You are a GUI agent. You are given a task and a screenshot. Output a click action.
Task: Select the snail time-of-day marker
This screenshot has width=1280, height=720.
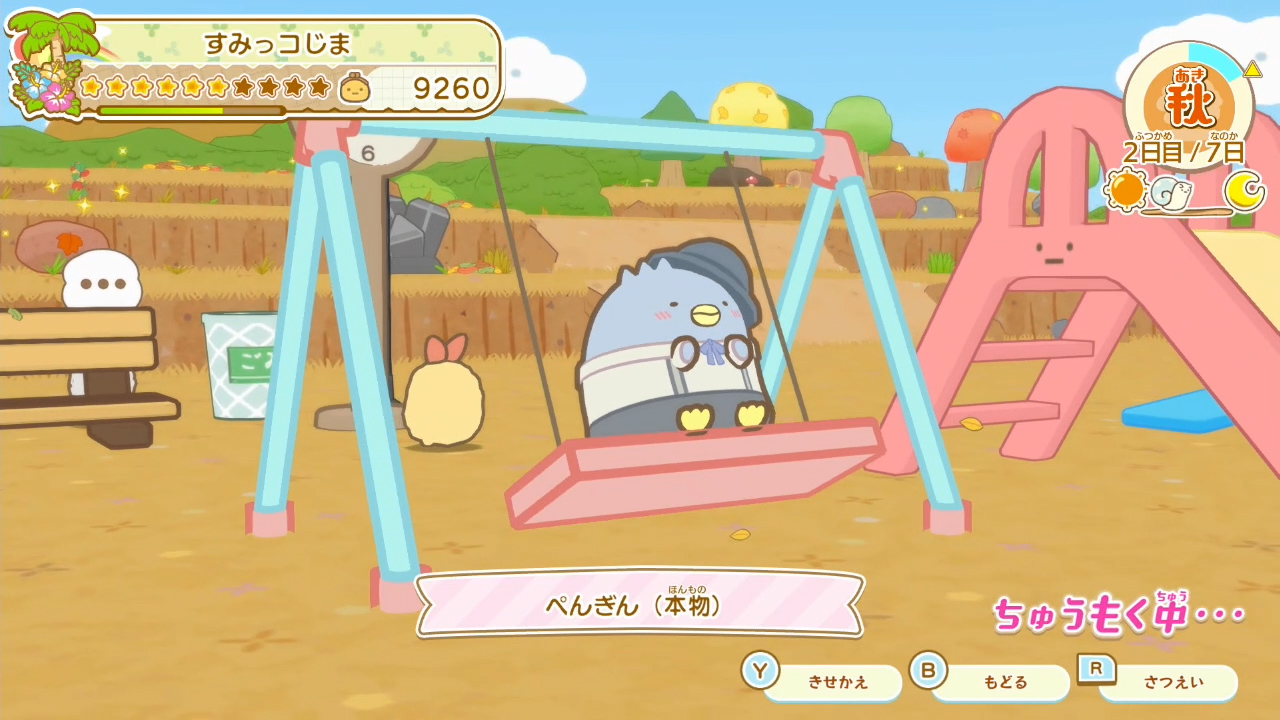point(1175,190)
